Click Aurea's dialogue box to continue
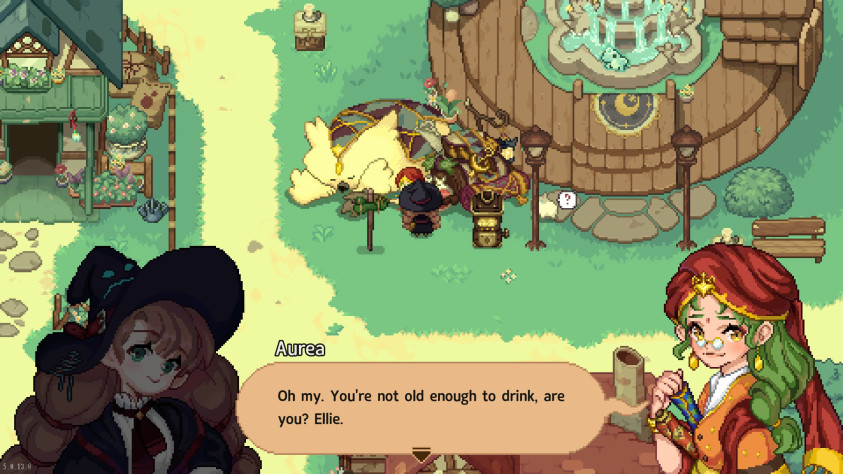This screenshot has height=474, width=843. pyautogui.click(x=420, y=407)
